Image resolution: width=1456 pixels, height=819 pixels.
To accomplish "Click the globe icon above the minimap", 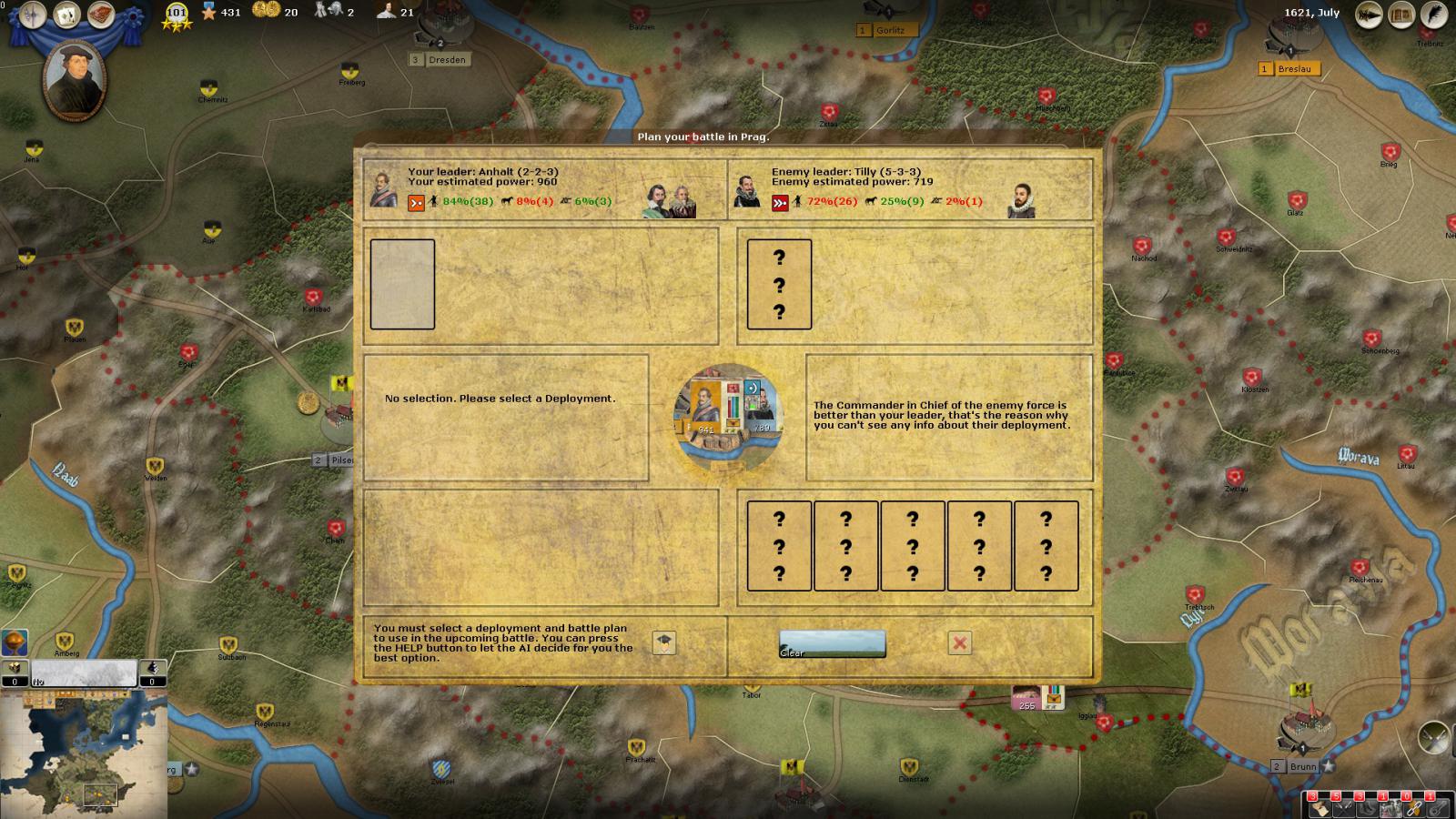I will [15, 642].
